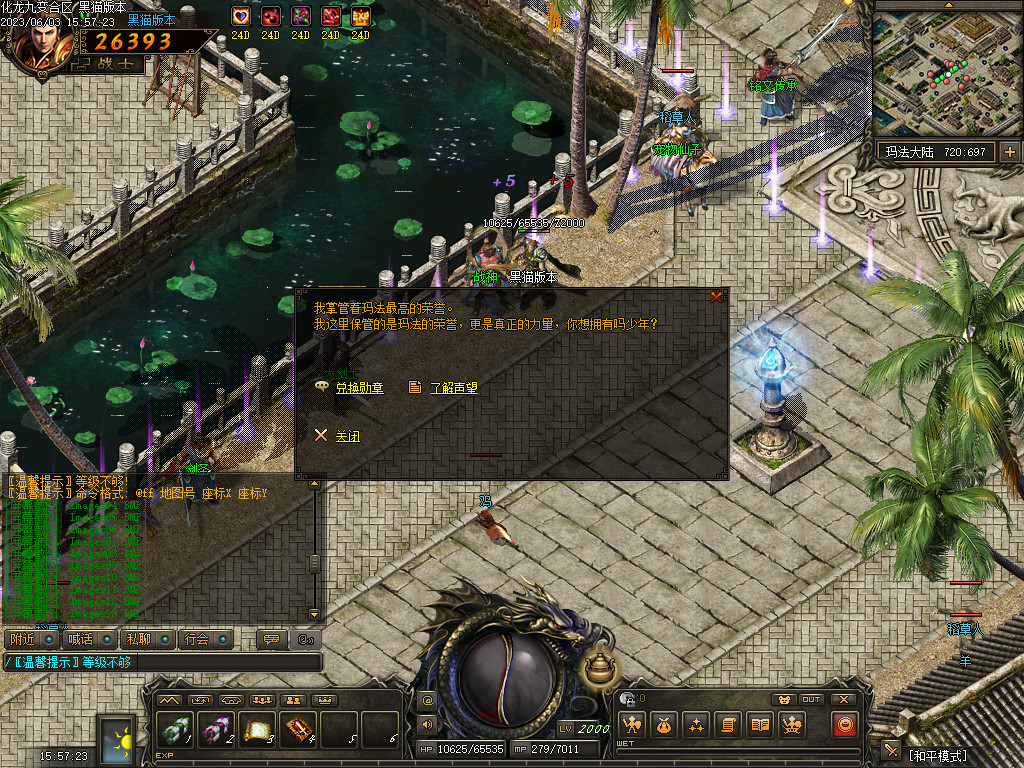Select the 私聊 private chat channel

(x=138, y=639)
